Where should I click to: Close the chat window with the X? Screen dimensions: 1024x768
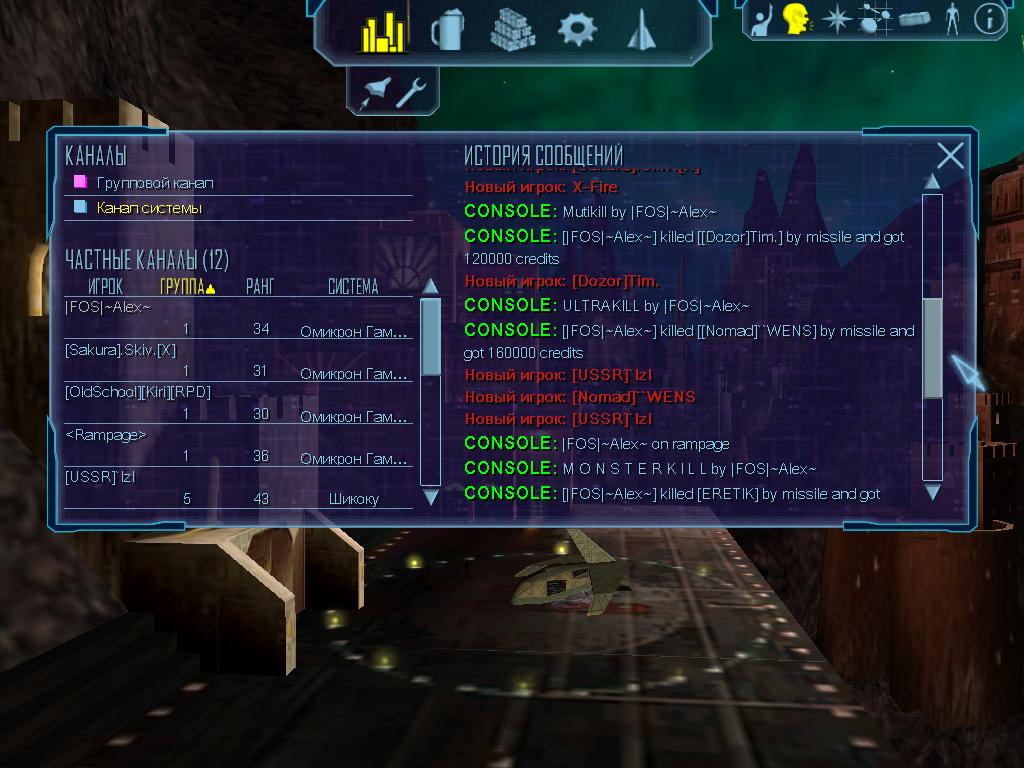950,156
